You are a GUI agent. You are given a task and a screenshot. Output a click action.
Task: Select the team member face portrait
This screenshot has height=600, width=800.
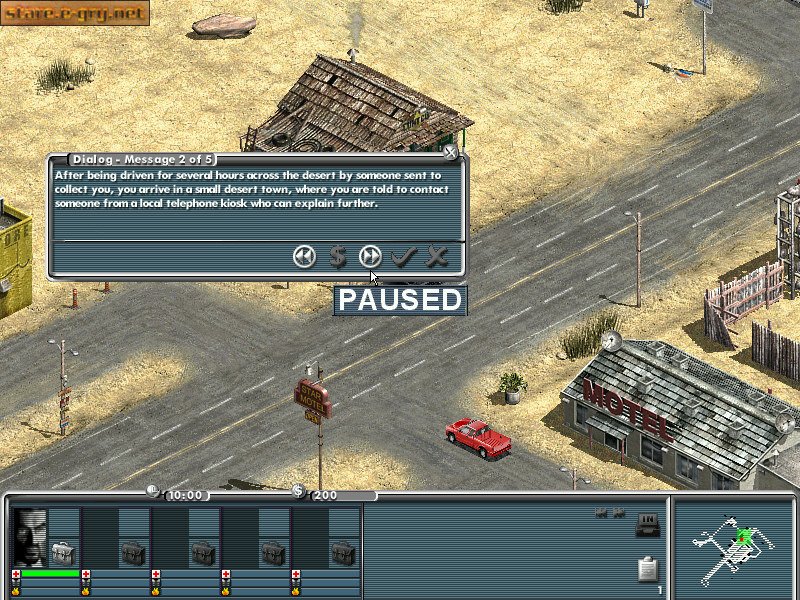click(30, 538)
